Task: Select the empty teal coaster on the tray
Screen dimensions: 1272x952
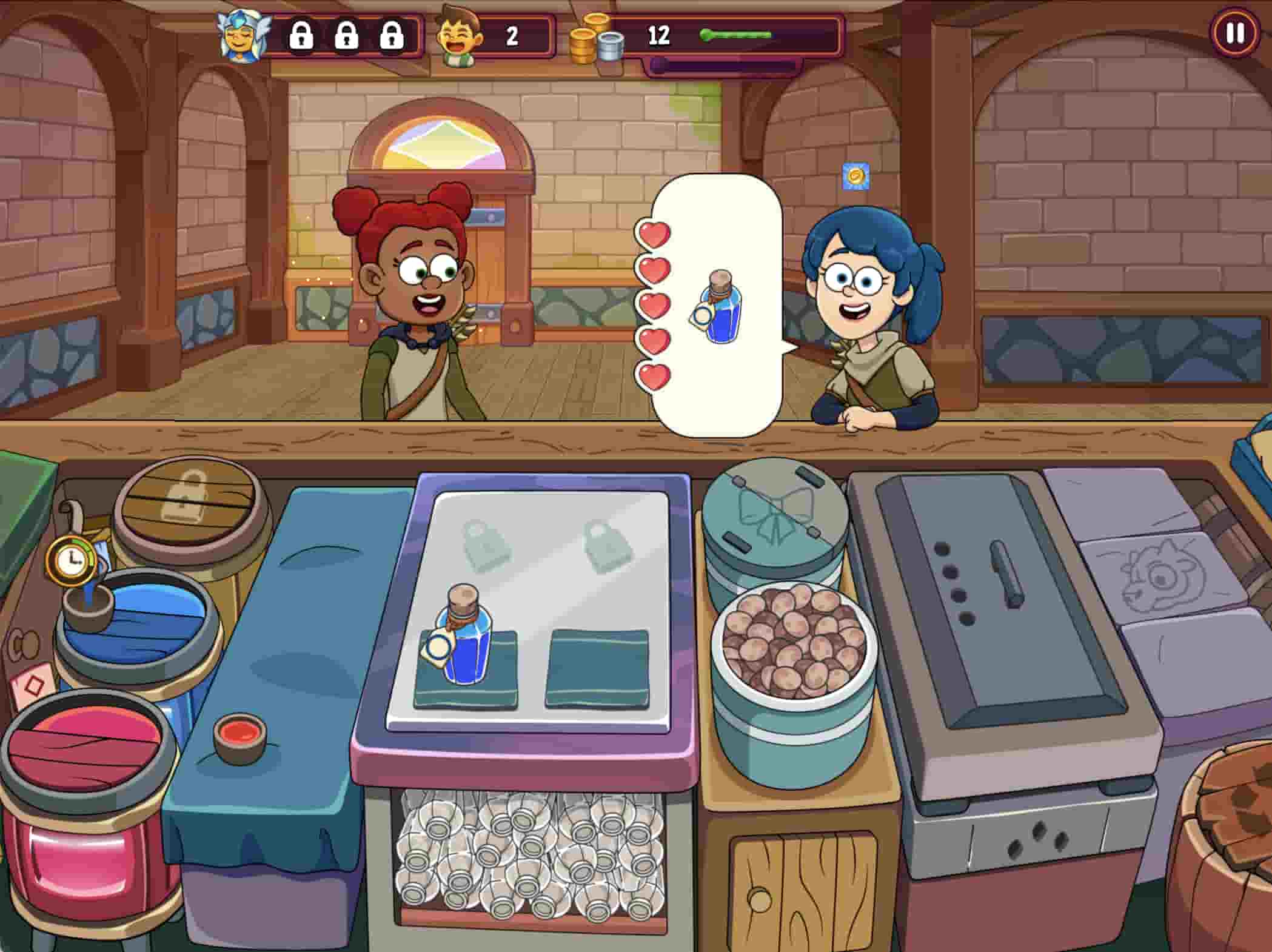Action: (x=597, y=667)
